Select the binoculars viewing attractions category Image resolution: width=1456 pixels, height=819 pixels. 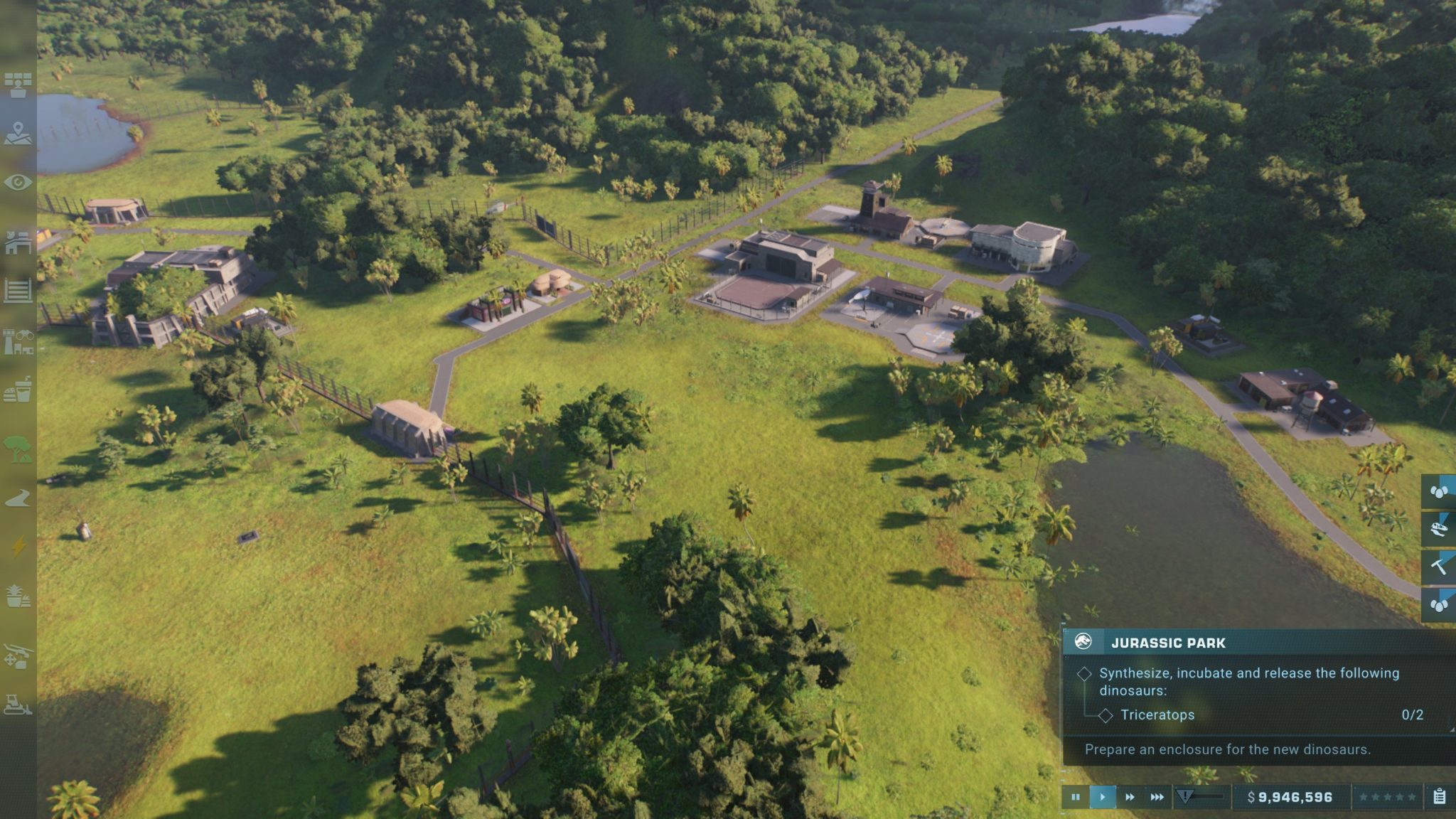(x=18, y=341)
